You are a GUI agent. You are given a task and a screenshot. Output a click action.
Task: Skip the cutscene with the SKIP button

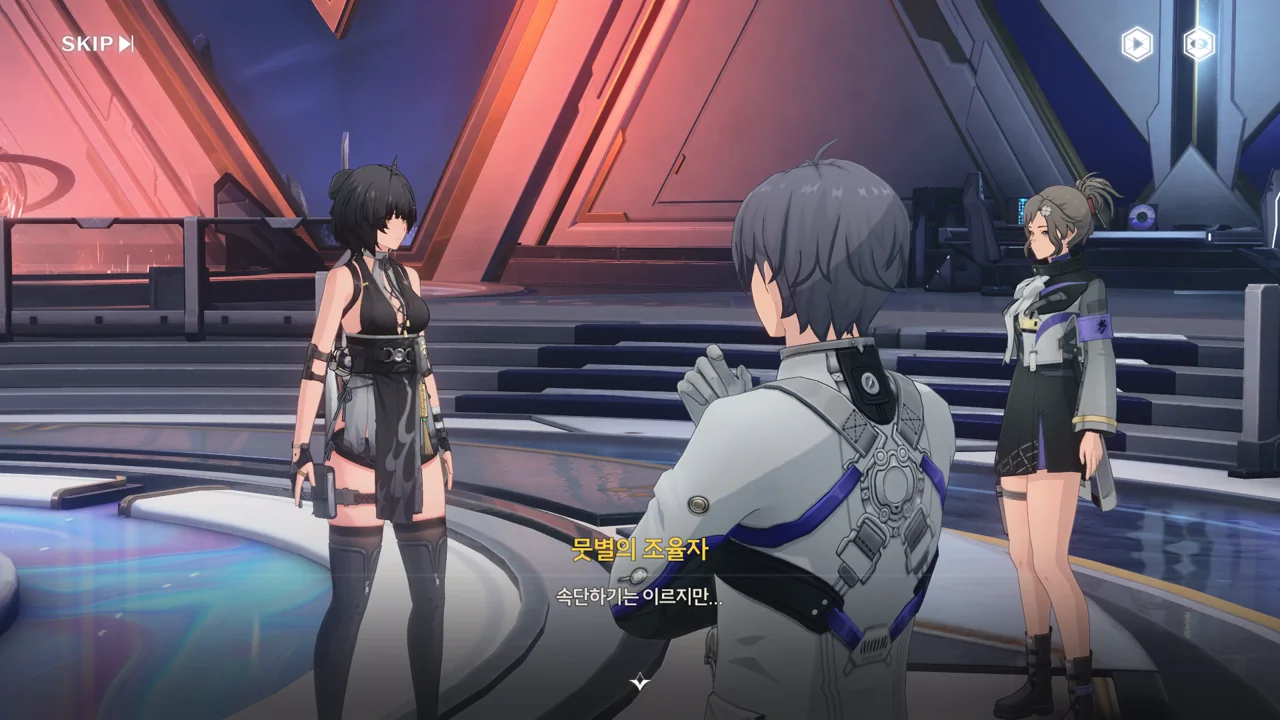click(x=97, y=44)
